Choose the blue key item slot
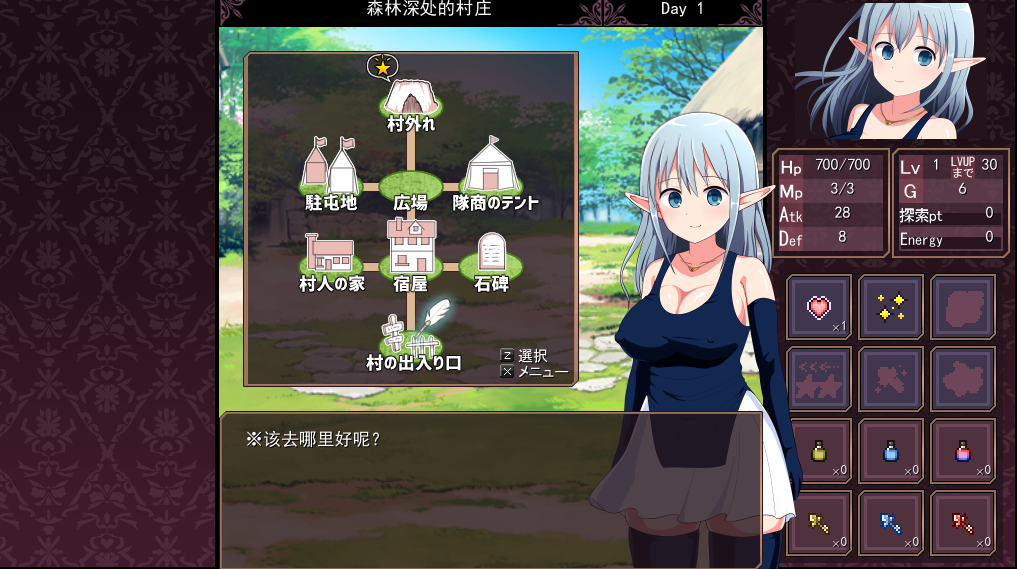The width and height of the screenshot is (1017, 569). pos(891,522)
